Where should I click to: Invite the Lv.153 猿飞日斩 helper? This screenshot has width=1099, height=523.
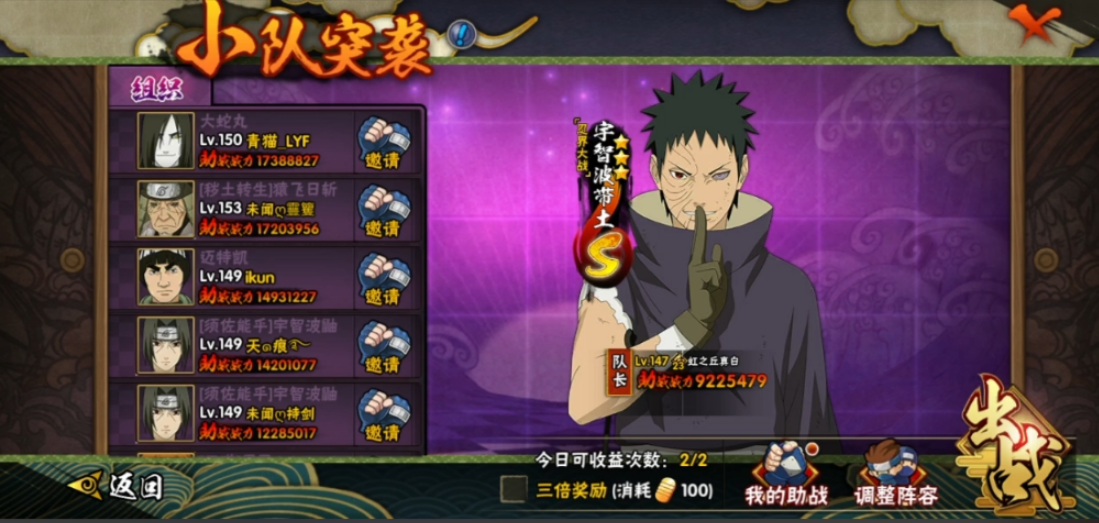(x=384, y=212)
